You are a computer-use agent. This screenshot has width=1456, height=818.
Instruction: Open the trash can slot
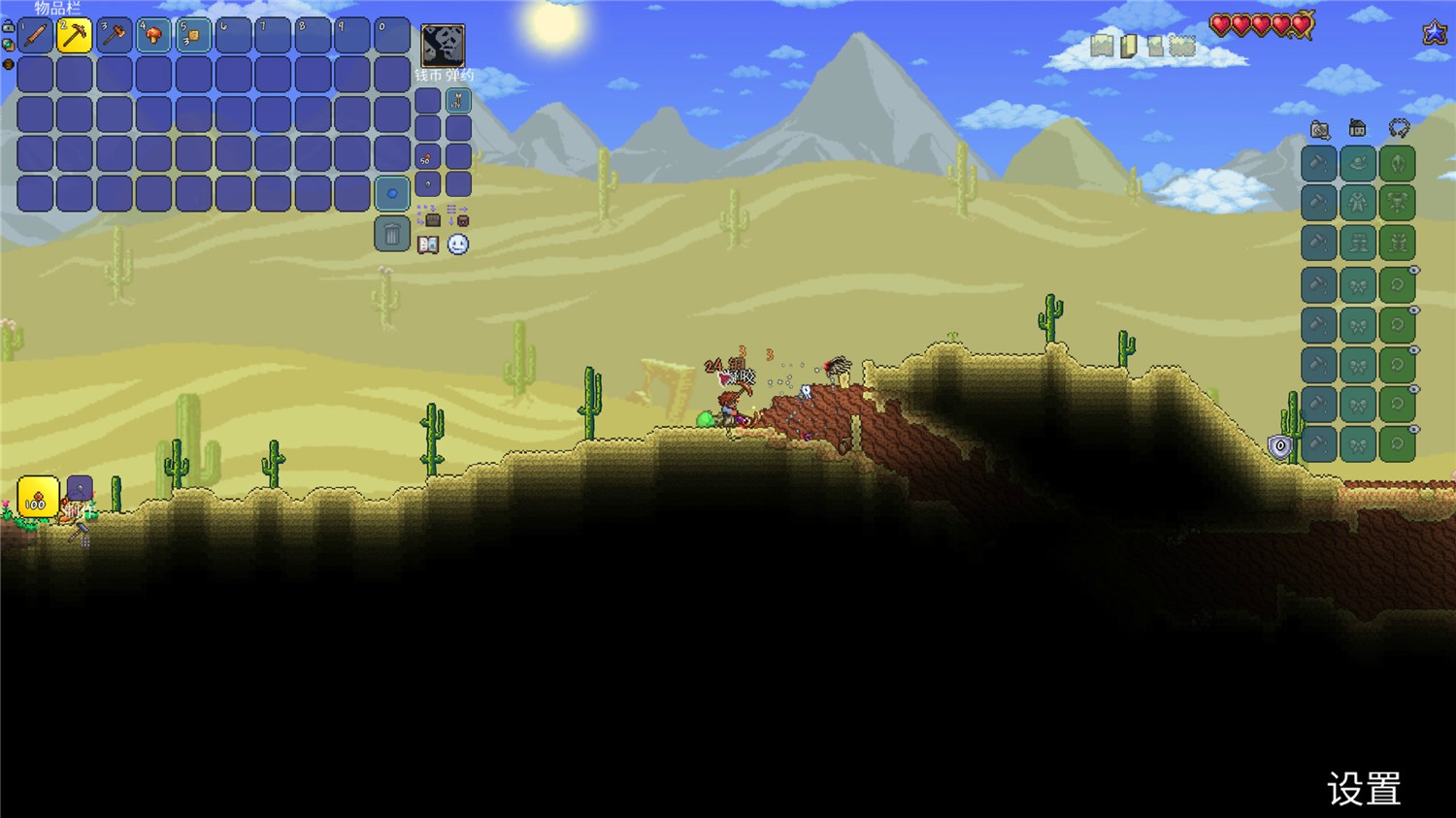(392, 234)
